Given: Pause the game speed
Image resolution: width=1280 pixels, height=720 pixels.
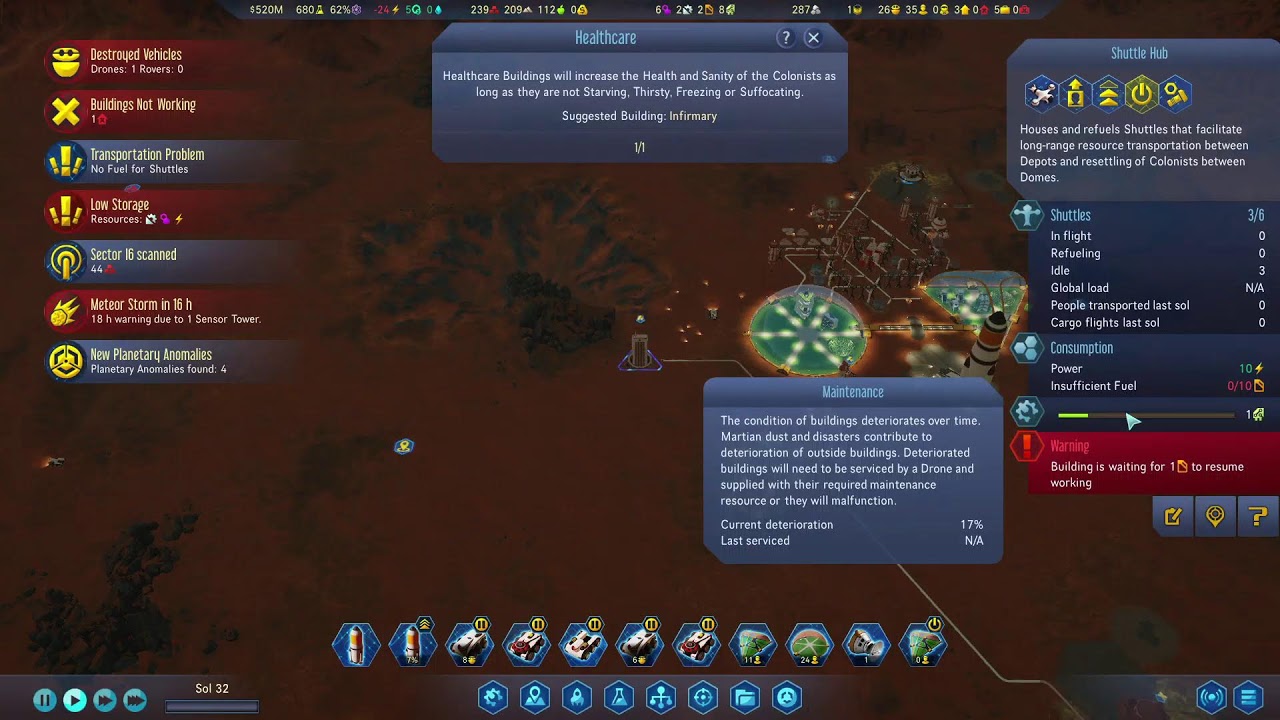Looking at the screenshot, I should coord(45,700).
